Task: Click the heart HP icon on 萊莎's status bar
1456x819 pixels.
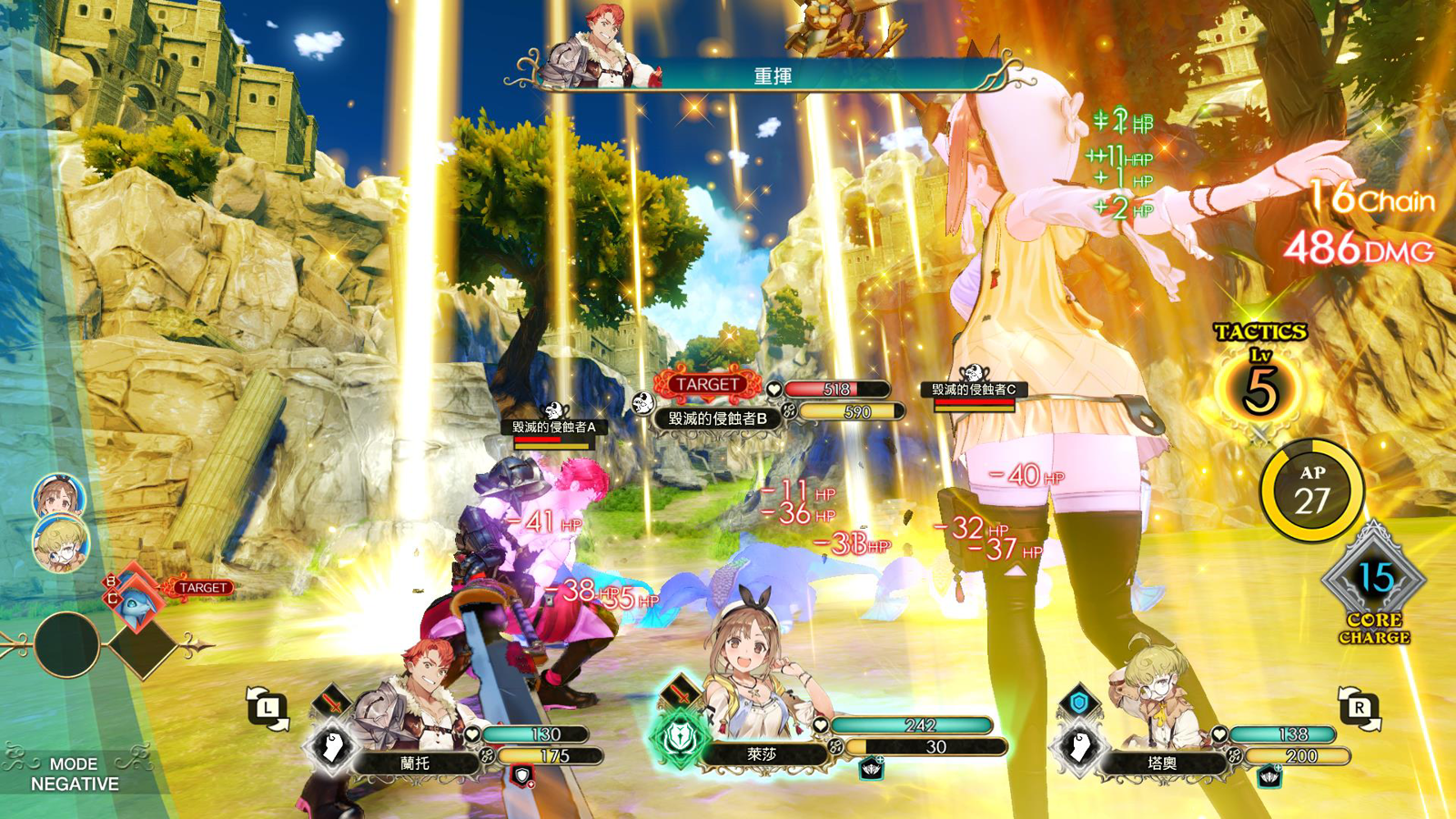Action: click(821, 725)
